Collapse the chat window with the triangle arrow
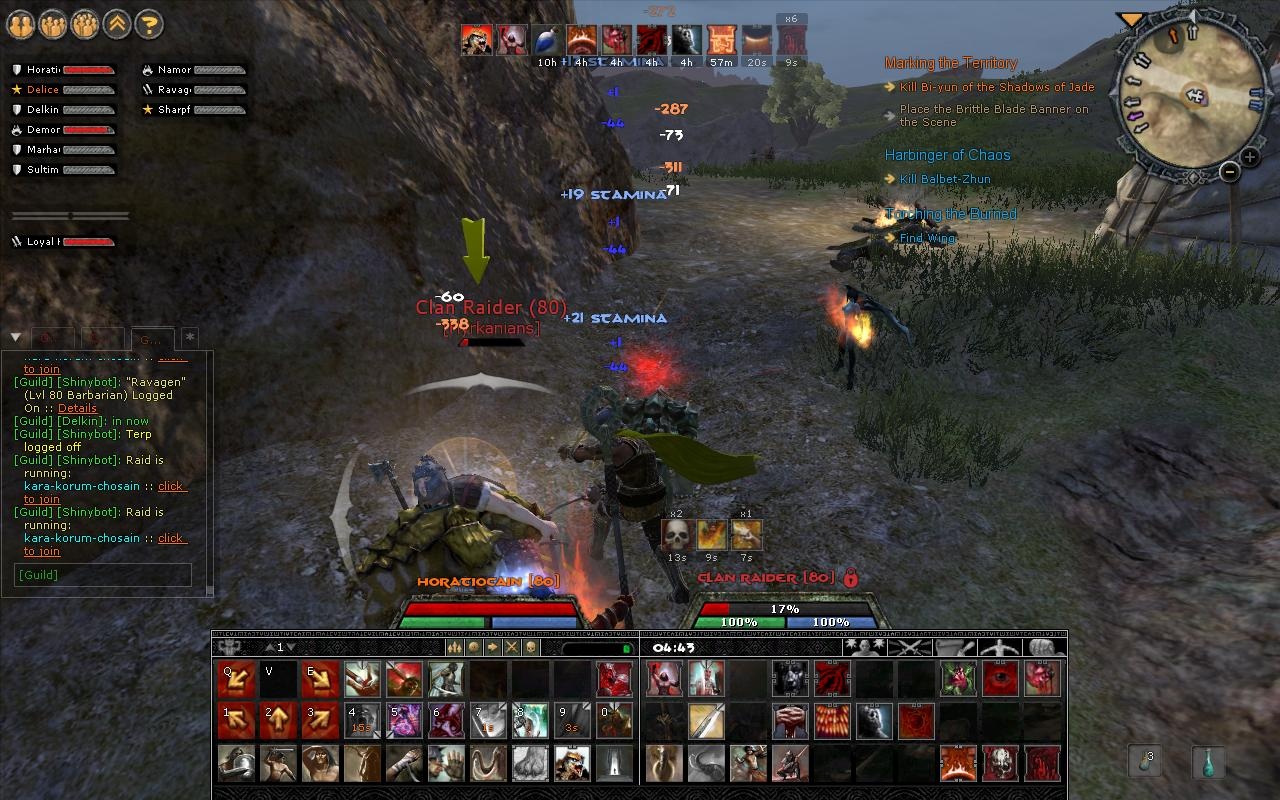 click(15, 338)
